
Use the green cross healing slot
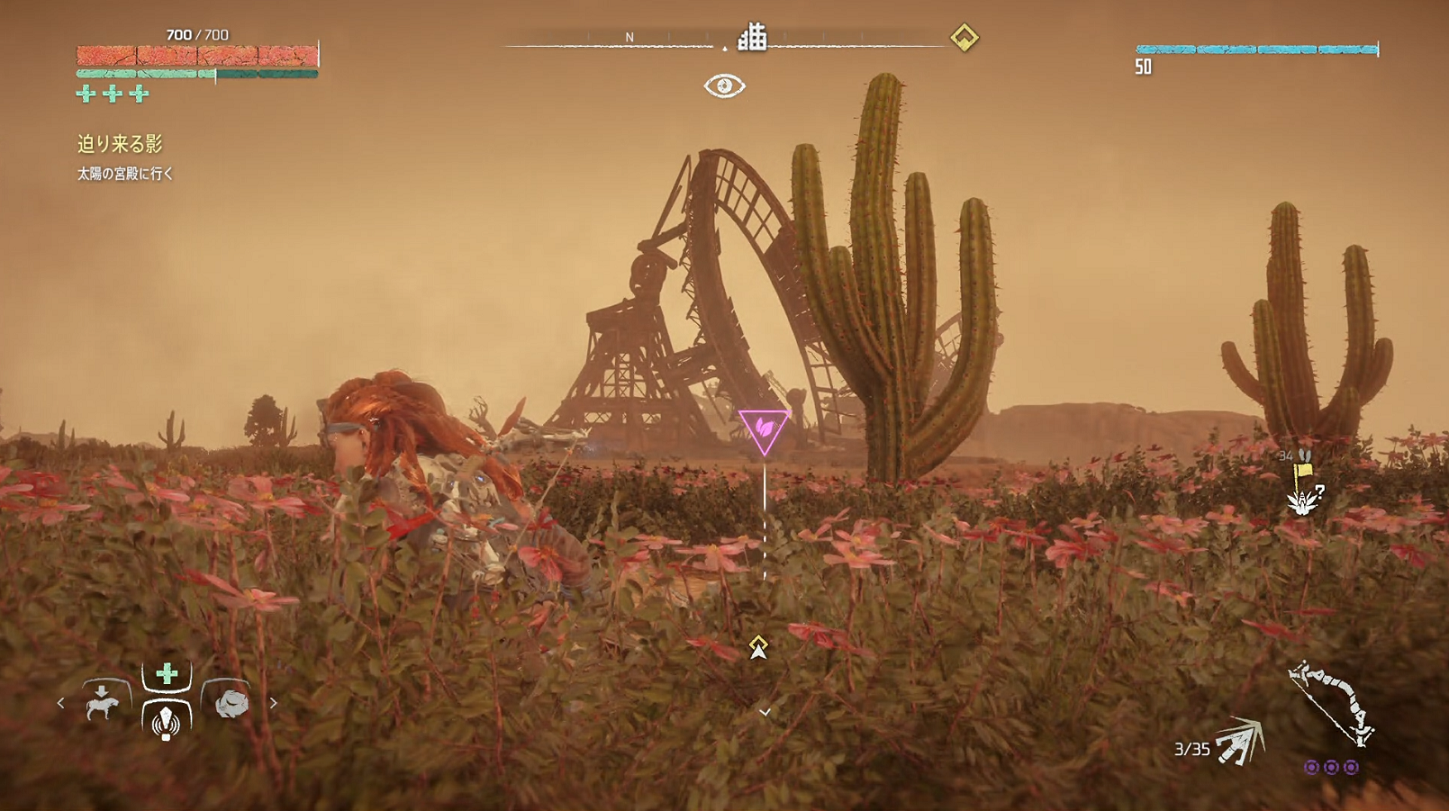(x=167, y=674)
